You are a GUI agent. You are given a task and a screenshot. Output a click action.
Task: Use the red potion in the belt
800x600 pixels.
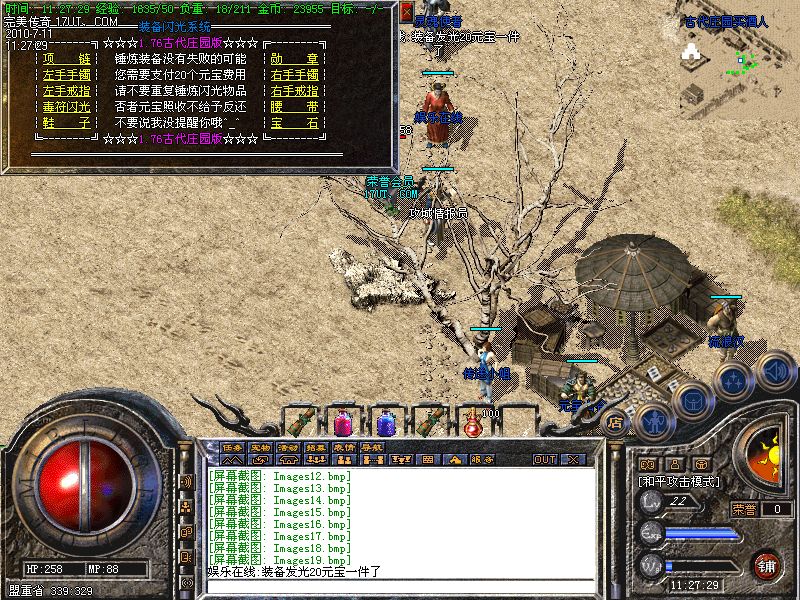tap(343, 421)
